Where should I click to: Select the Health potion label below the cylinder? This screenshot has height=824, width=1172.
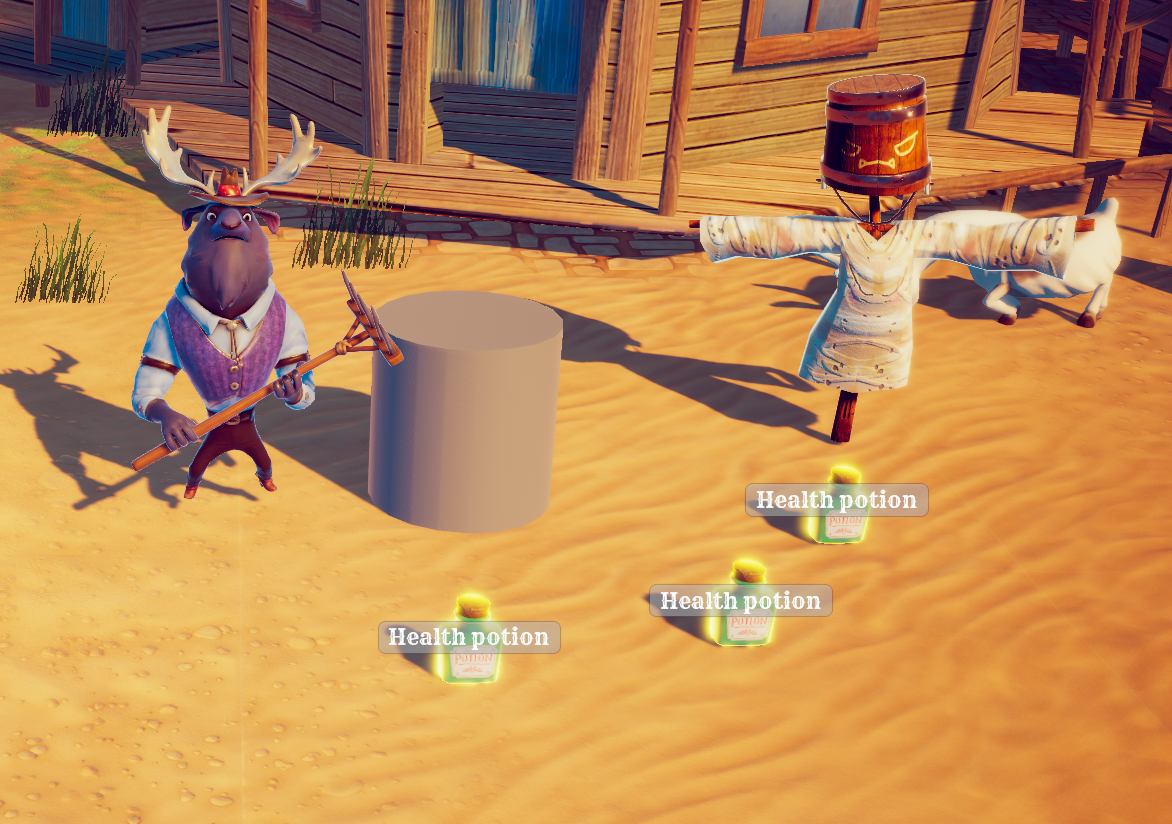tap(469, 637)
